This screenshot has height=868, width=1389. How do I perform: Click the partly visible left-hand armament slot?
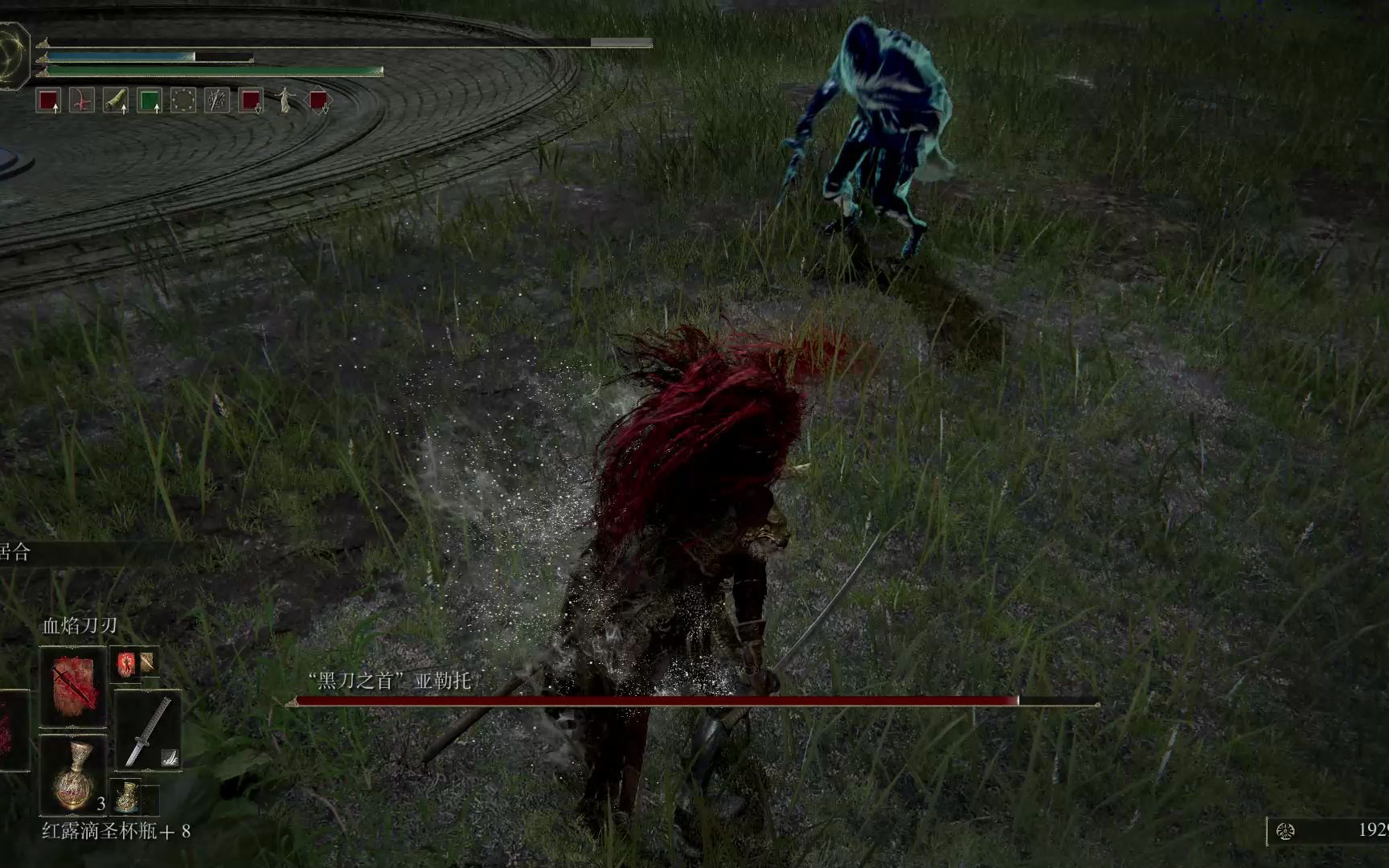tap(13, 730)
